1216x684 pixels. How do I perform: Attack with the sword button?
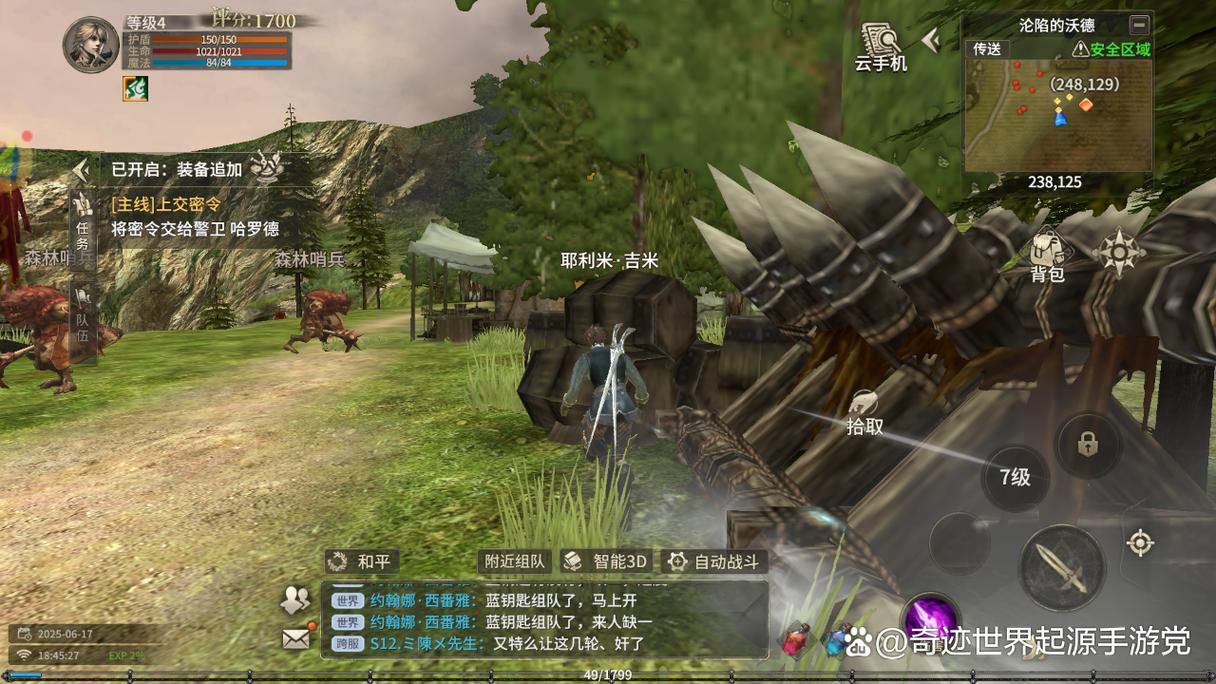click(1061, 567)
